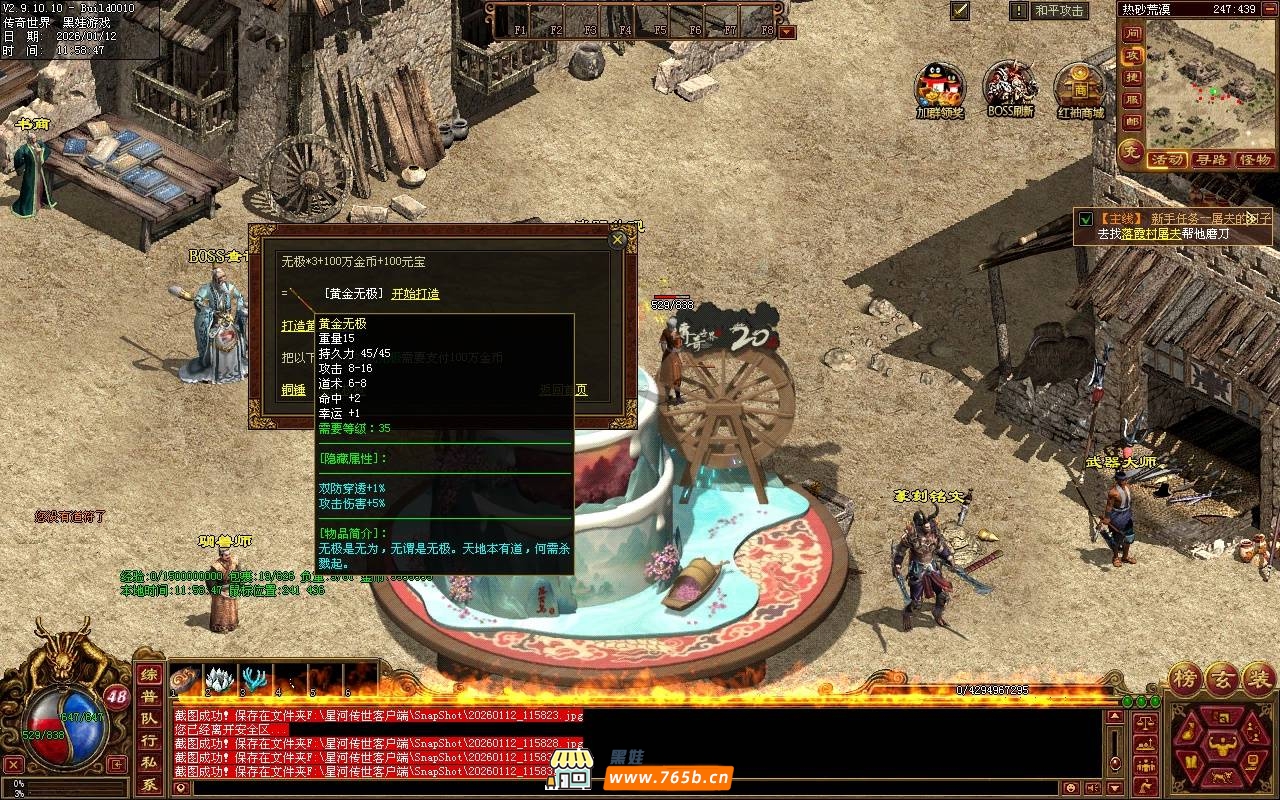Close the forging dialog window
The height and width of the screenshot is (800, 1280).
point(617,240)
